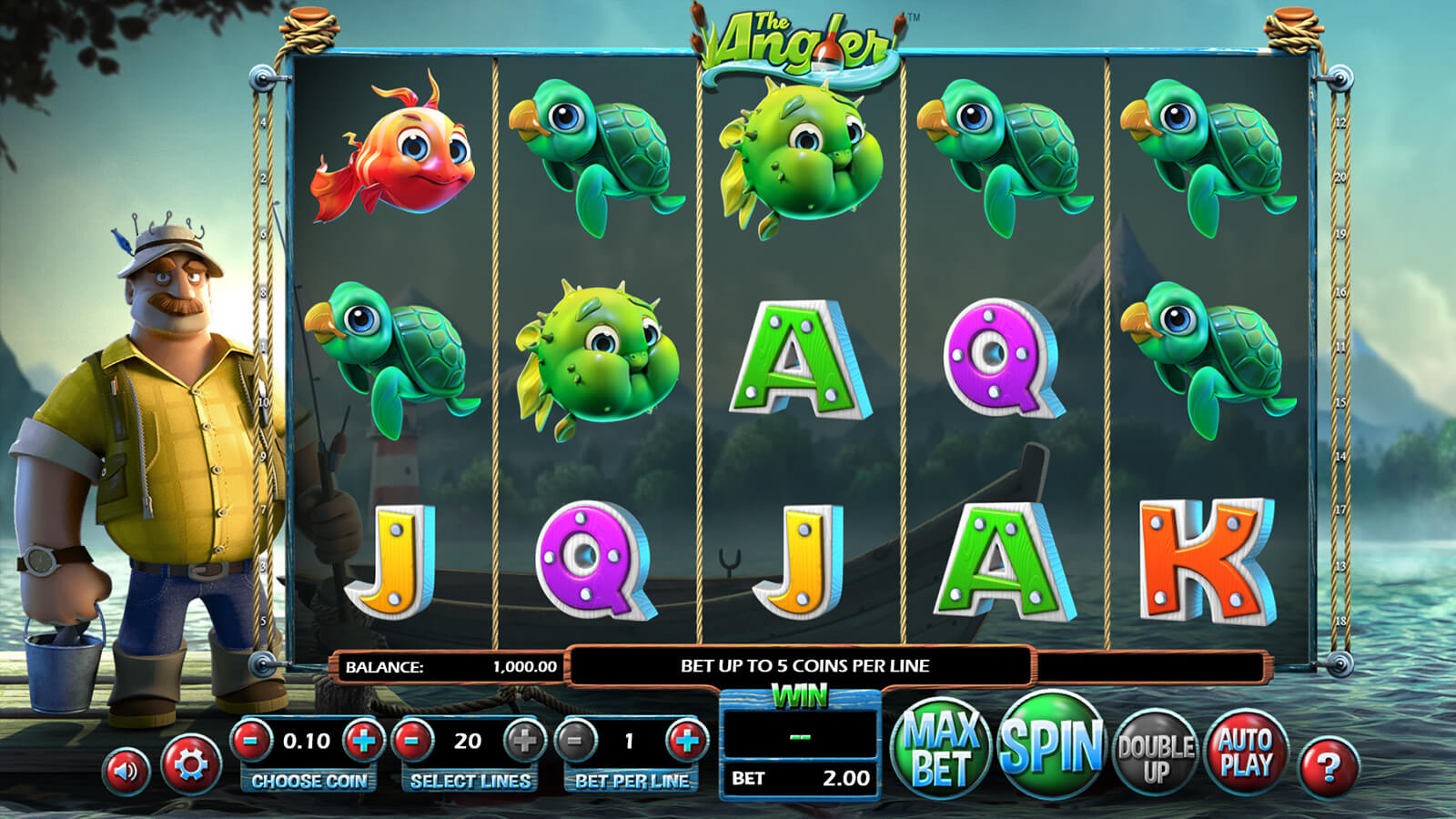Reduce selected lines with the minus button
Viewport: 1456px width, 819px height.
coord(412,741)
